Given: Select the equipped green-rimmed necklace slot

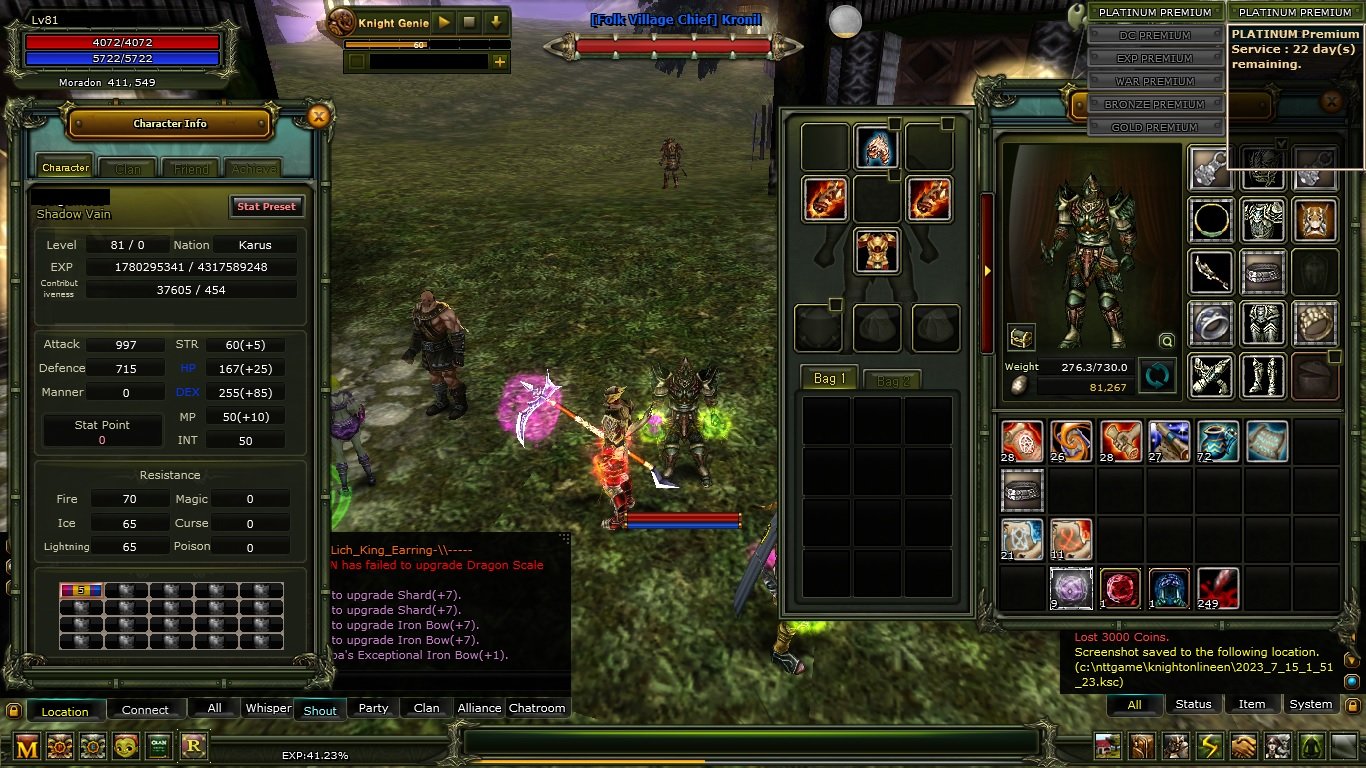Looking at the screenshot, I should pos(1211,220).
